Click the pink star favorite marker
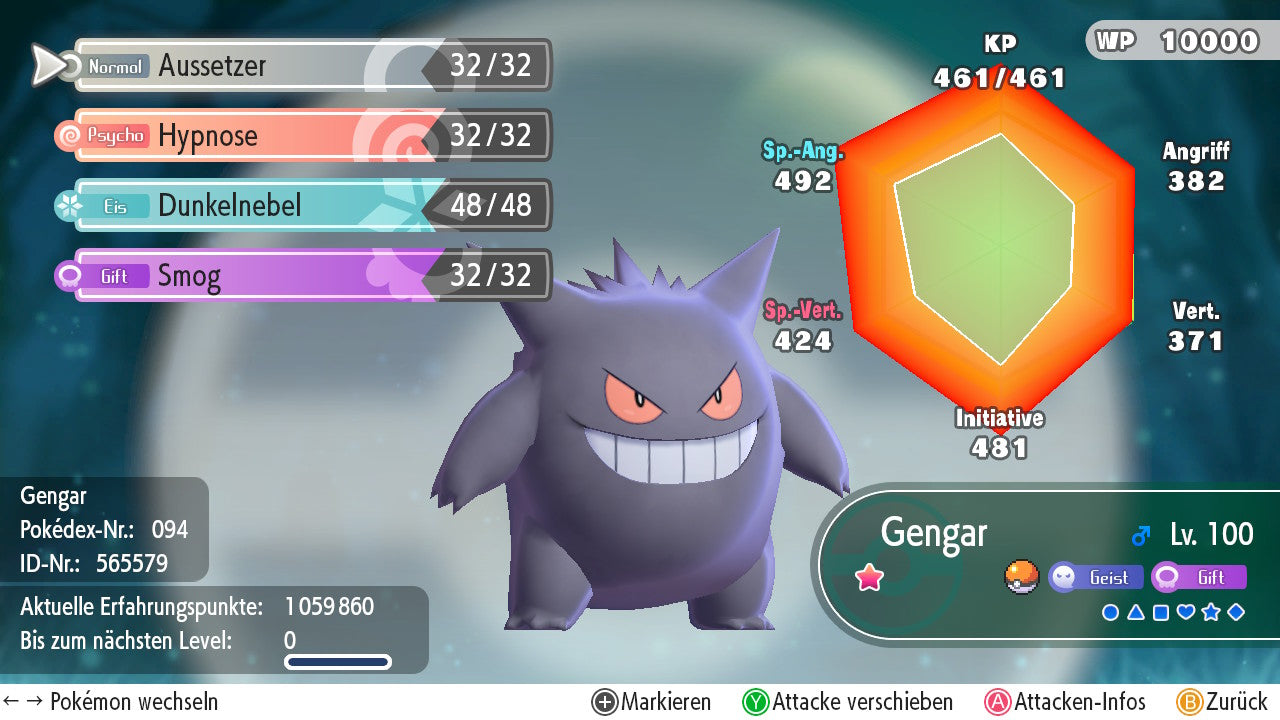1280x720 pixels. pyautogui.click(x=870, y=578)
